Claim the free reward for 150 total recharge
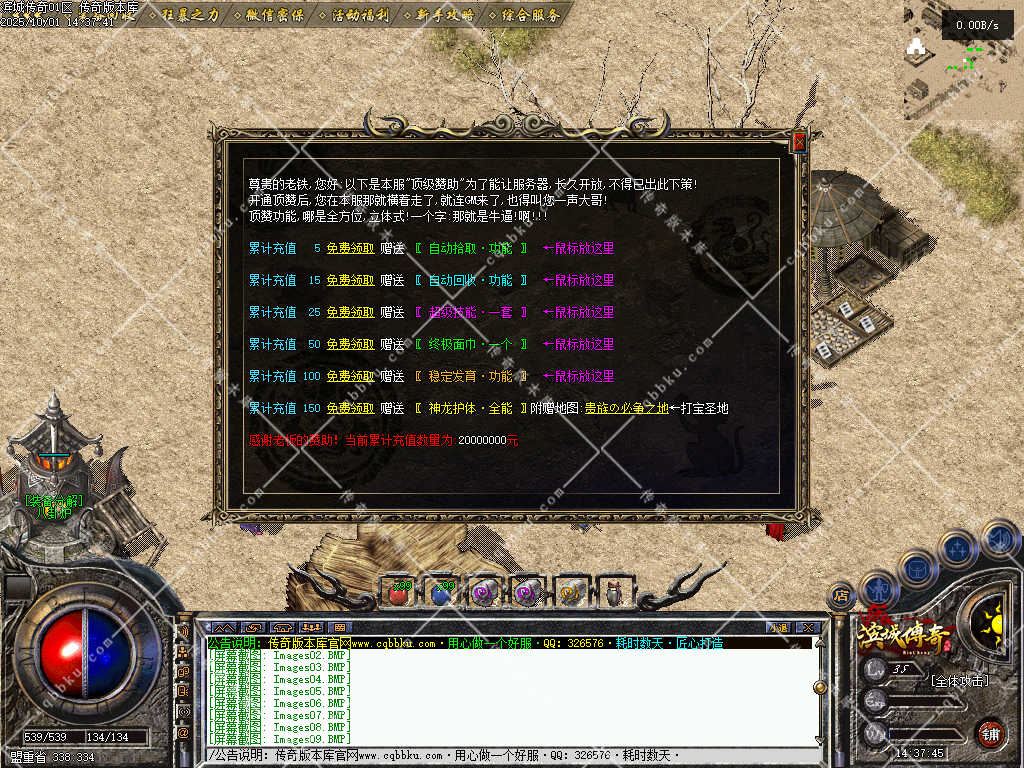The width and height of the screenshot is (1024, 768). pos(350,408)
